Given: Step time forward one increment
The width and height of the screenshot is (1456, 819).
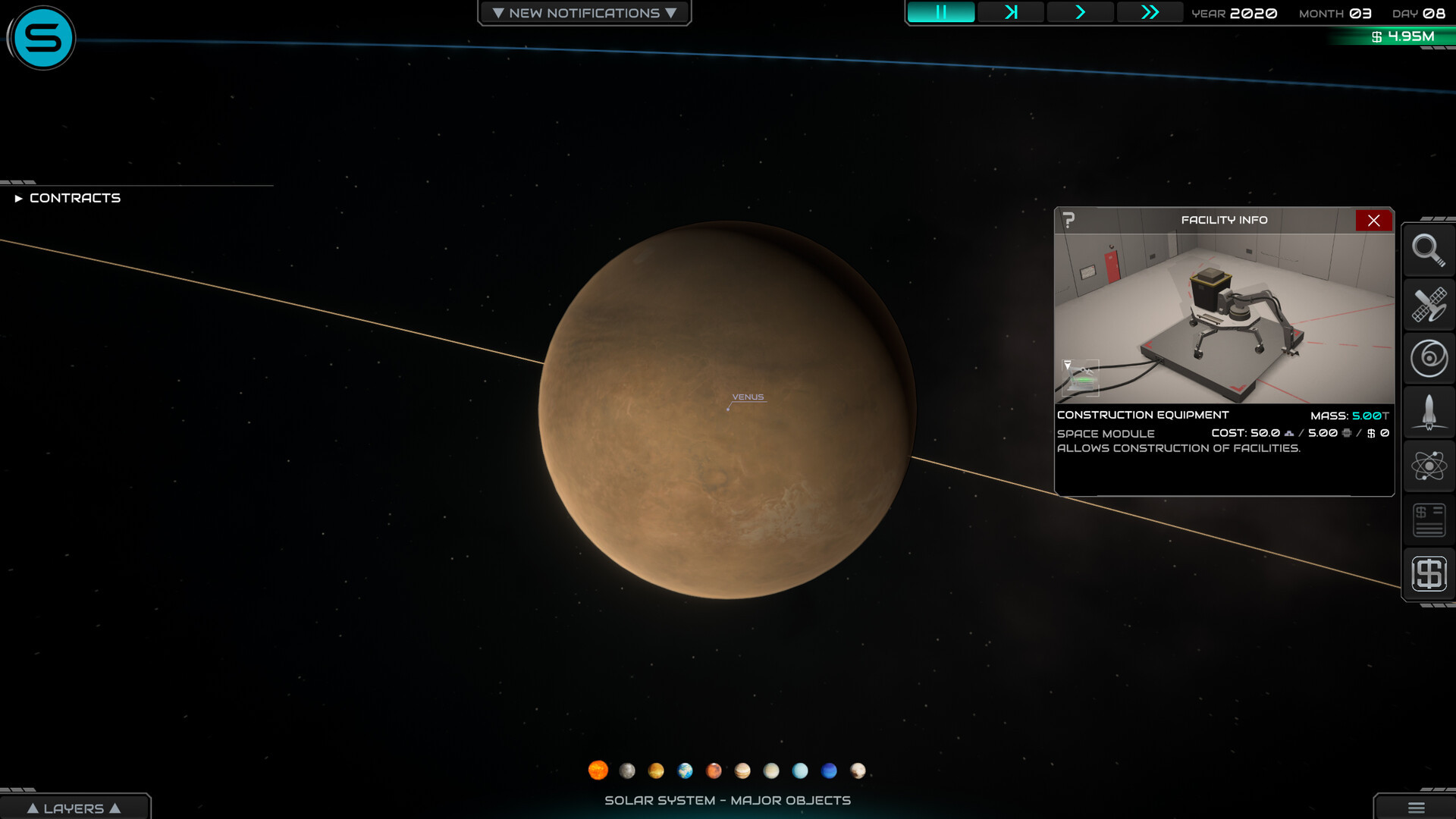Looking at the screenshot, I should (1010, 12).
